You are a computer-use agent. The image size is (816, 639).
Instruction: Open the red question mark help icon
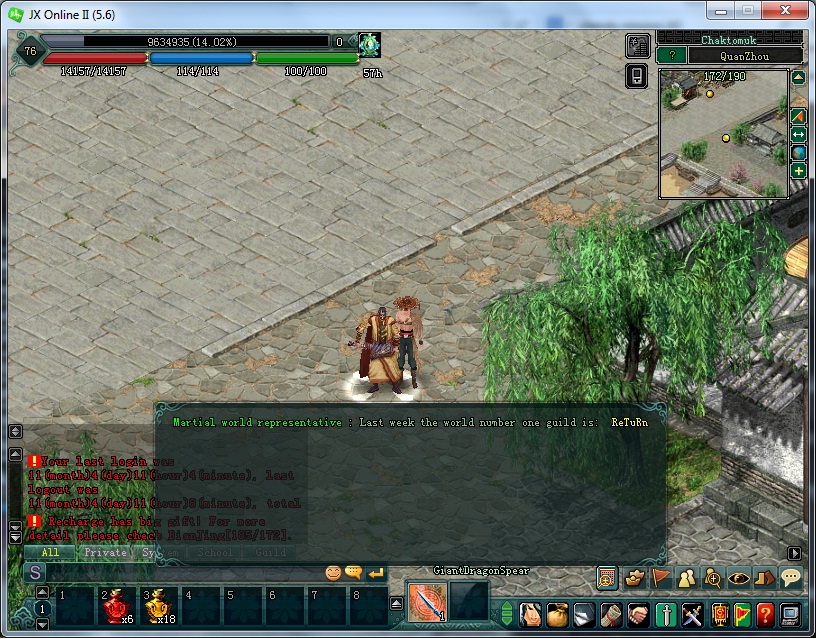(765, 613)
